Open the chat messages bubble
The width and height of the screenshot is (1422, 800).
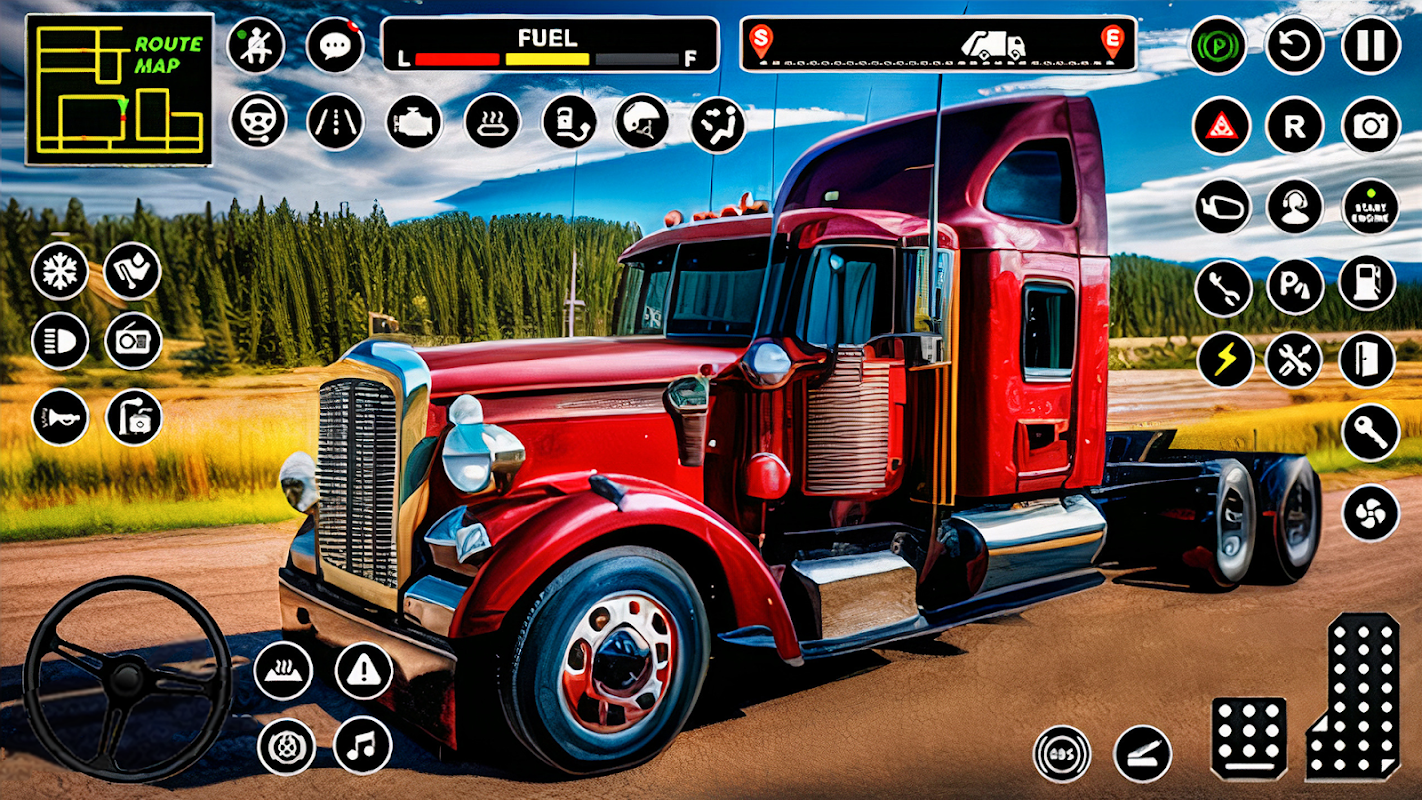(335, 46)
